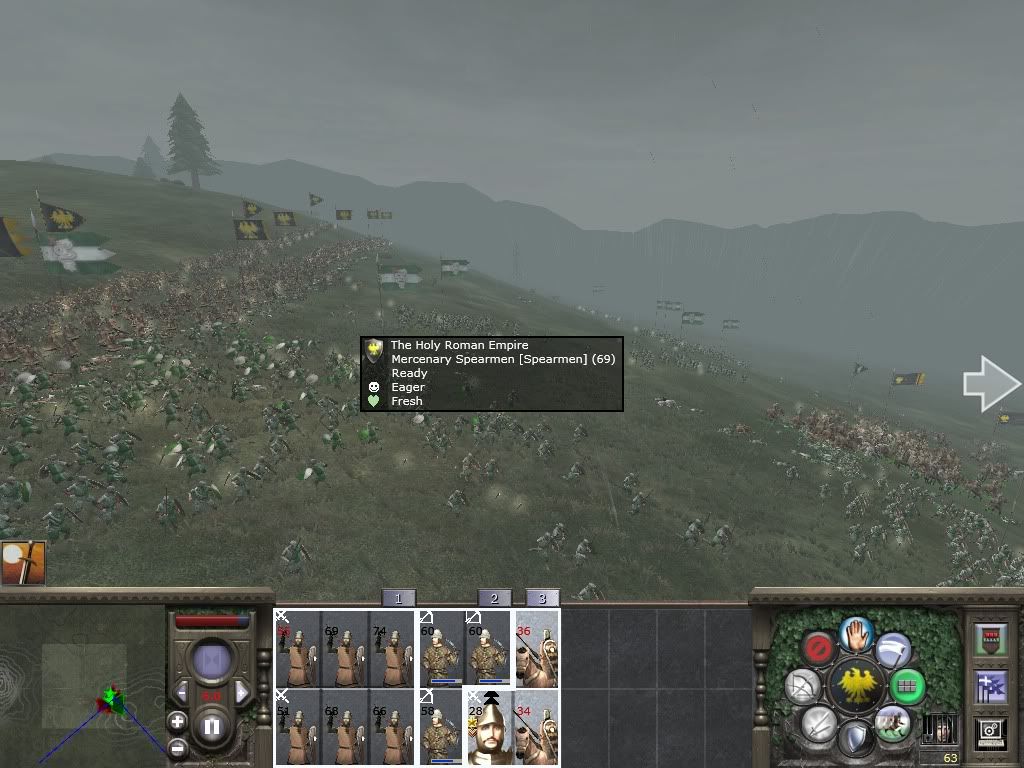
Task: Select the spearmen unit card with 74 men
Action: [x=391, y=649]
